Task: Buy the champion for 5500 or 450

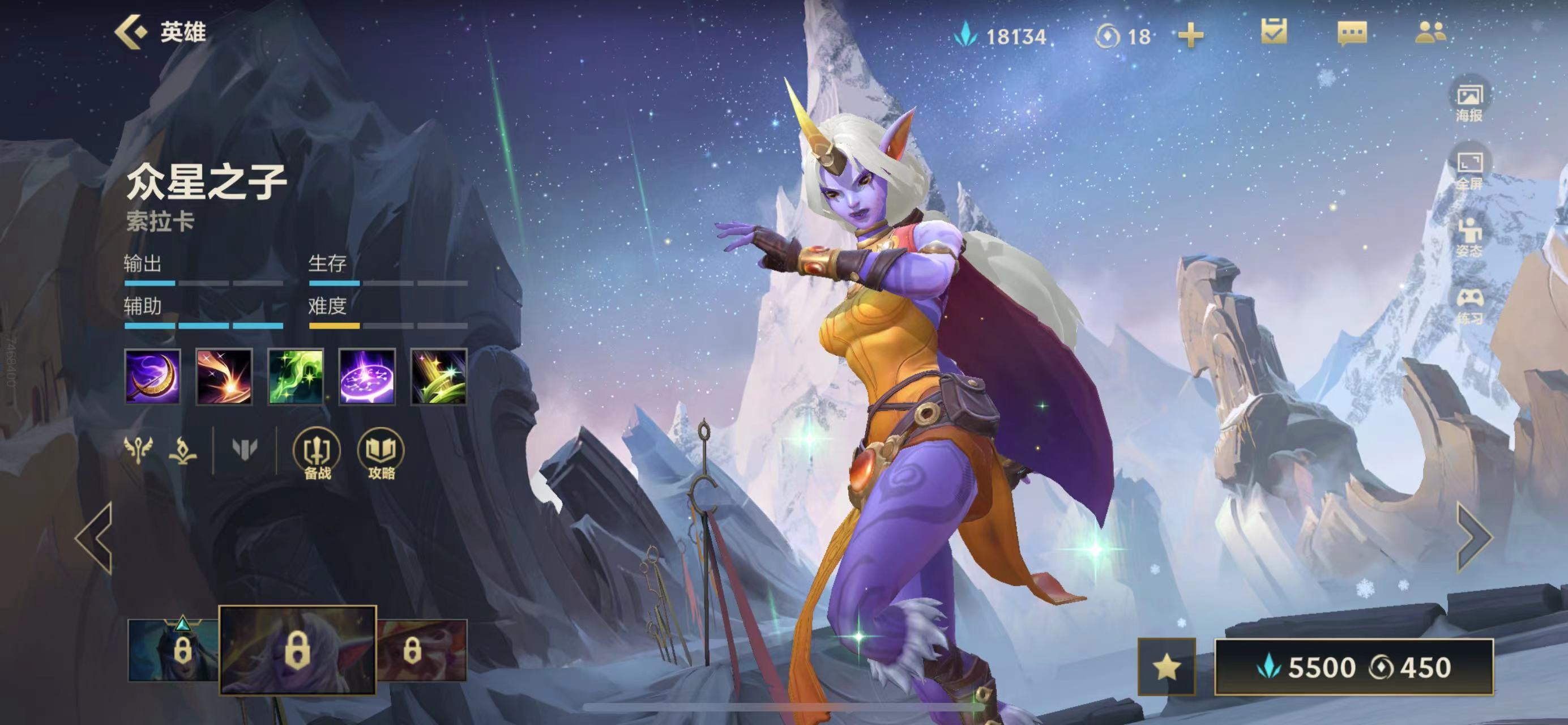Action: [1354, 667]
